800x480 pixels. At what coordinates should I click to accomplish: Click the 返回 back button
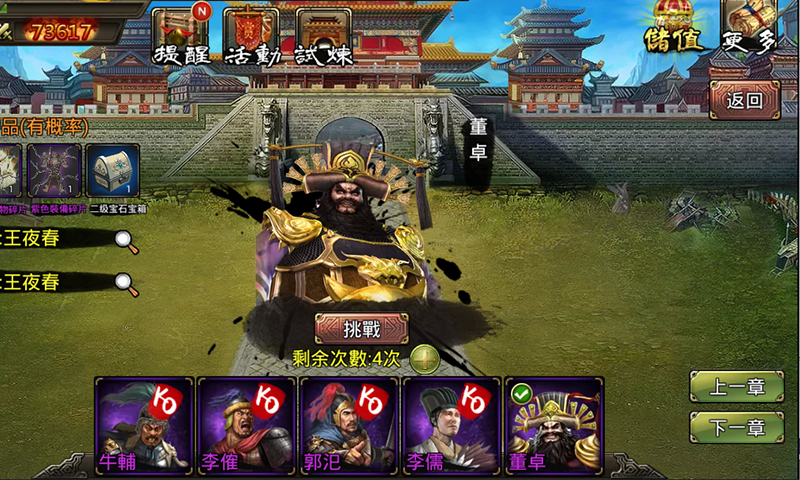pos(745,100)
